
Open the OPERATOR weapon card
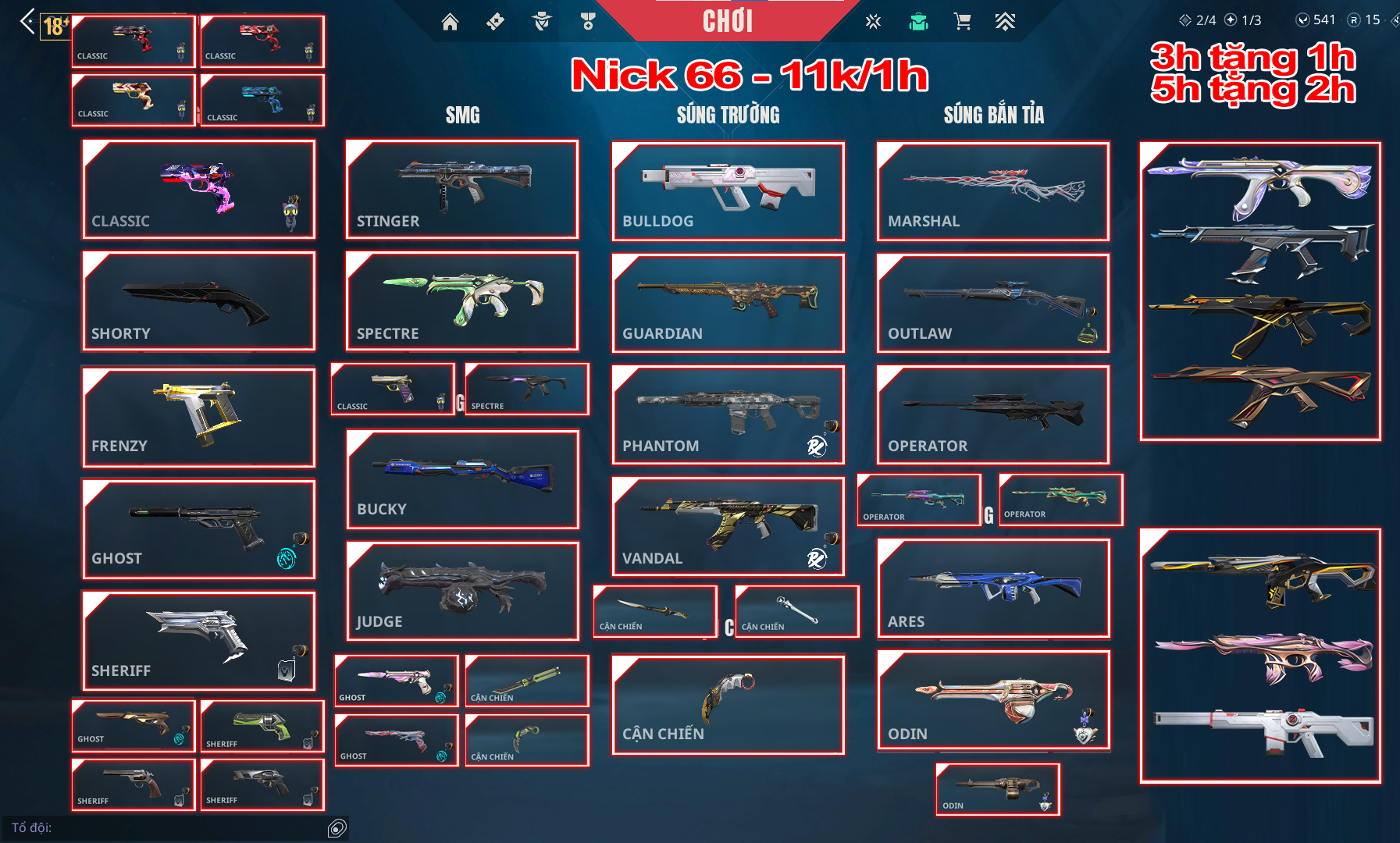tap(992, 414)
